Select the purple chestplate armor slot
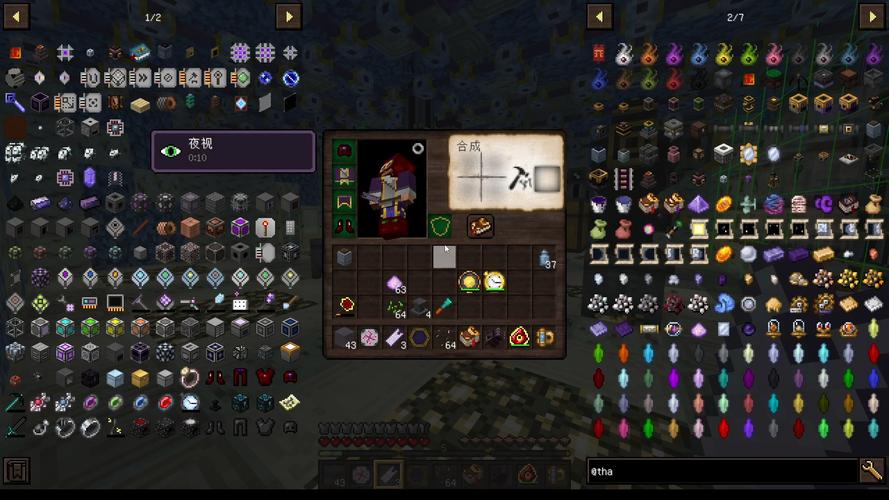The height and width of the screenshot is (500, 889). [x=344, y=177]
